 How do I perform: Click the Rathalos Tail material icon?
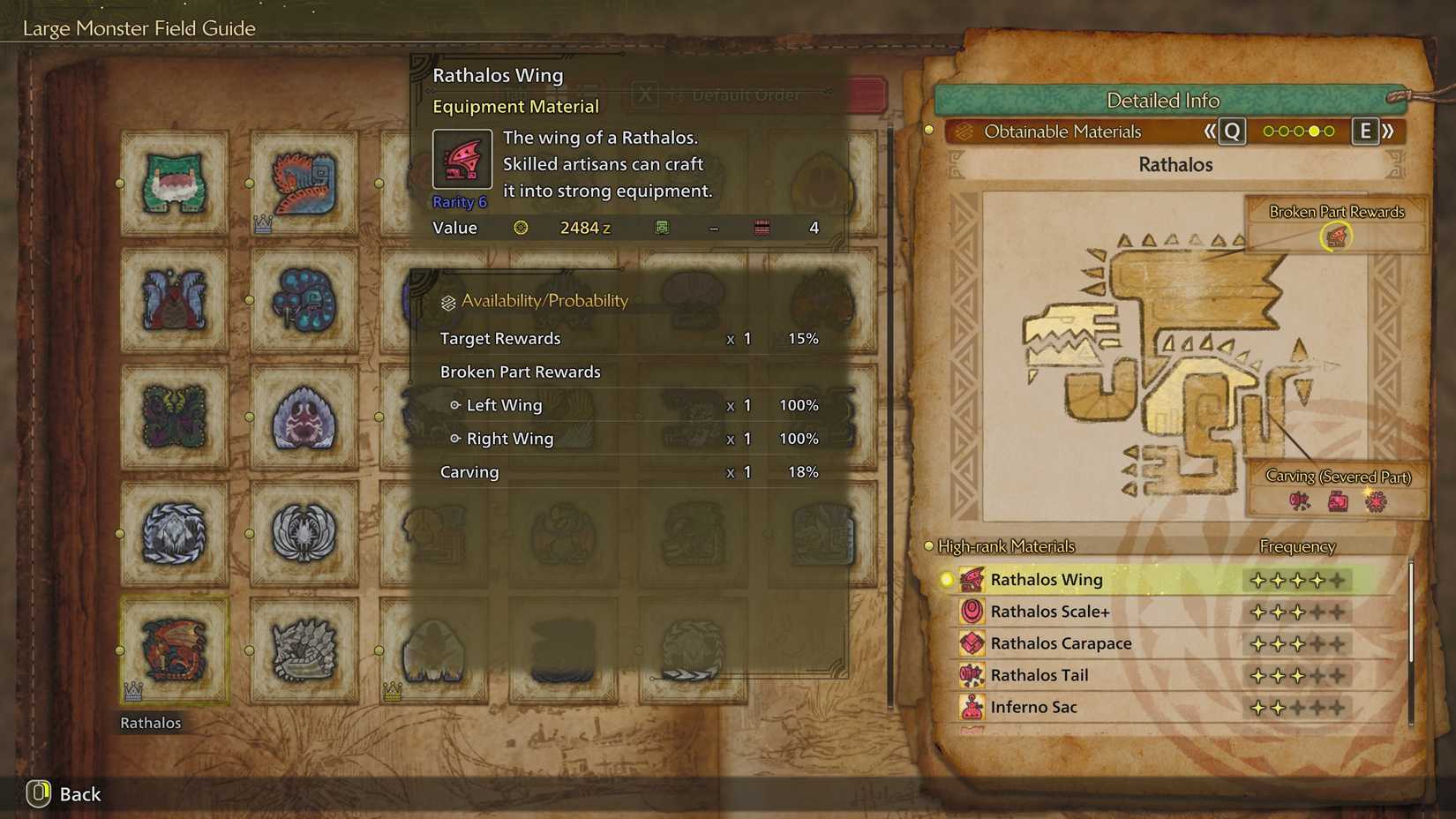coord(971,675)
